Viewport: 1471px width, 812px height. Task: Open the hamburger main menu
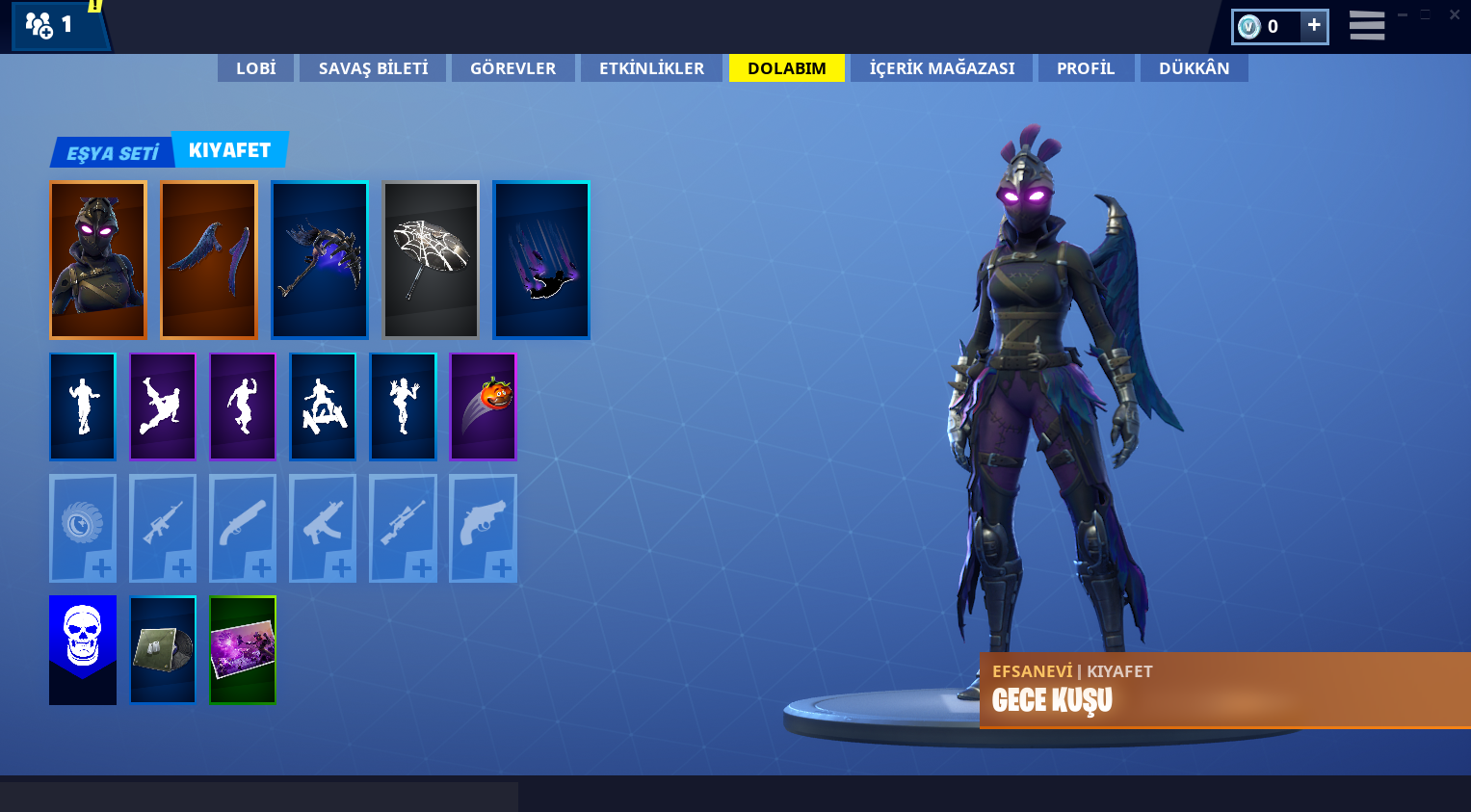[1366, 26]
